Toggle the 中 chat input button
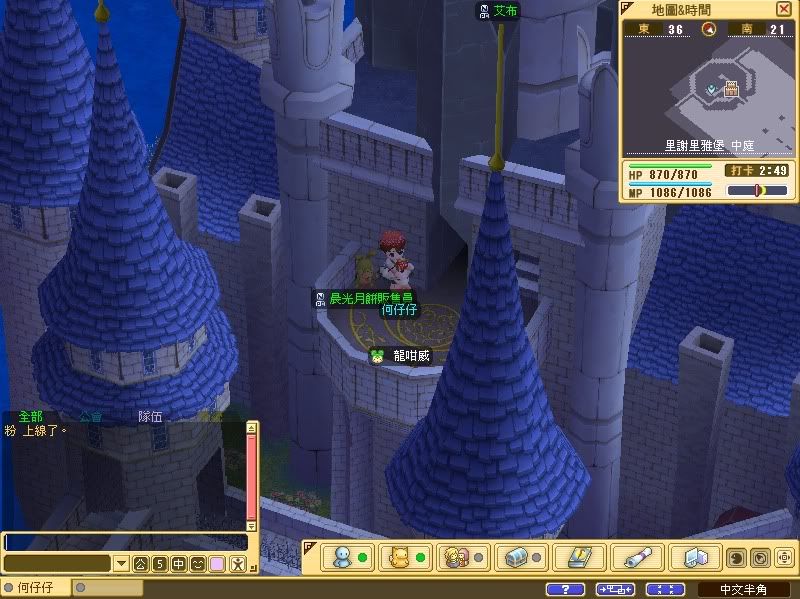The height and width of the screenshot is (599, 800). [x=178, y=564]
